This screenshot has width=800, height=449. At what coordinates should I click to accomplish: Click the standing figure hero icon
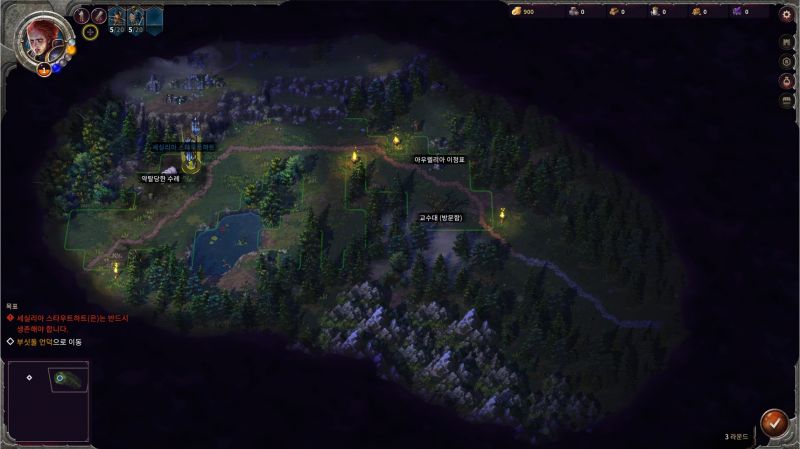coord(83,15)
